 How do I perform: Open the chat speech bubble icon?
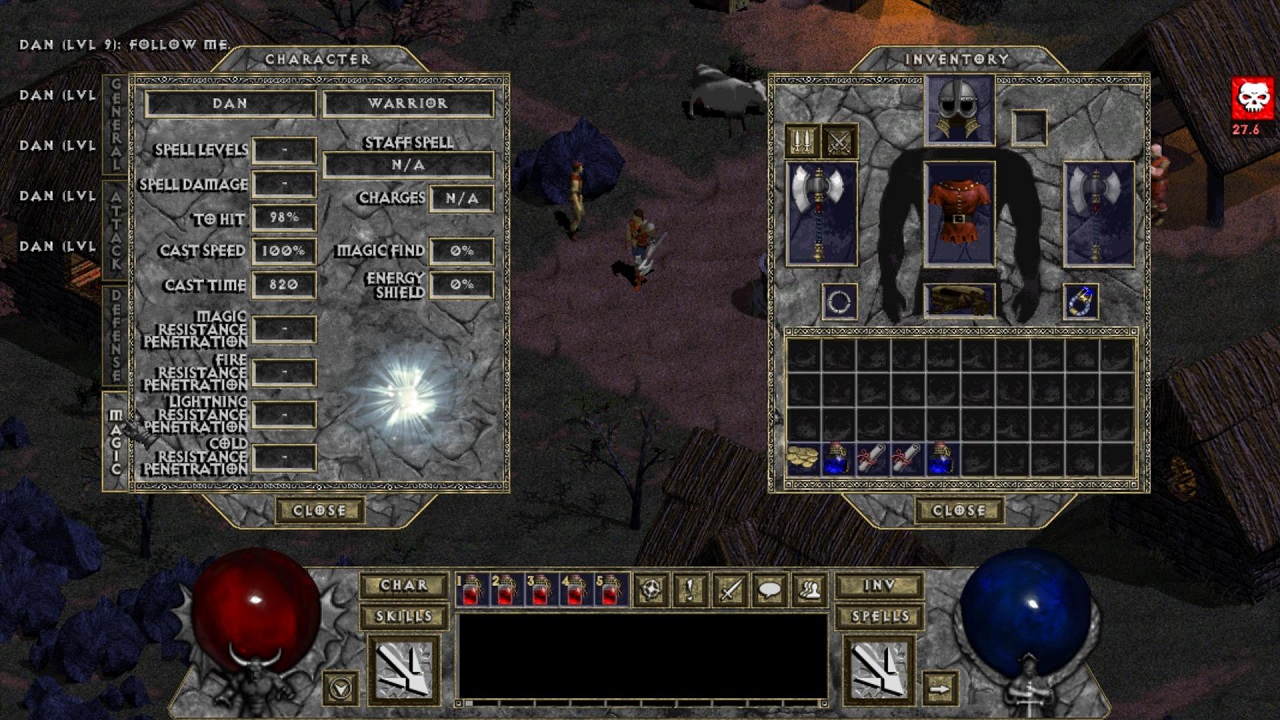pos(770,590)
